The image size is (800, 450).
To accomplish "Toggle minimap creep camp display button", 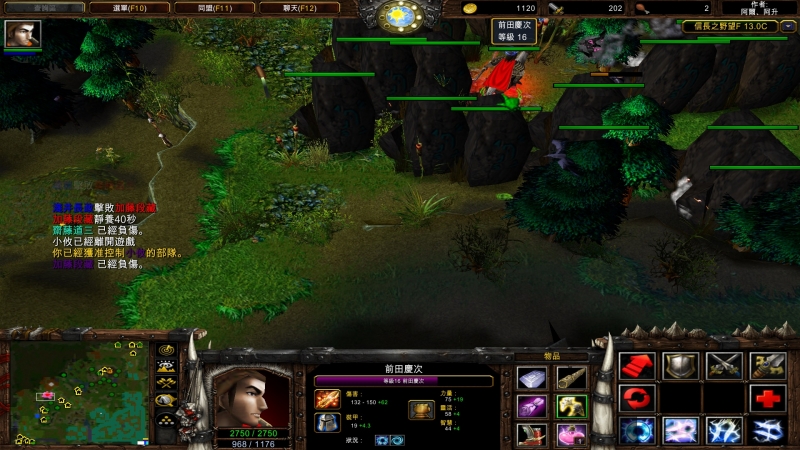I will click(165, 399).
